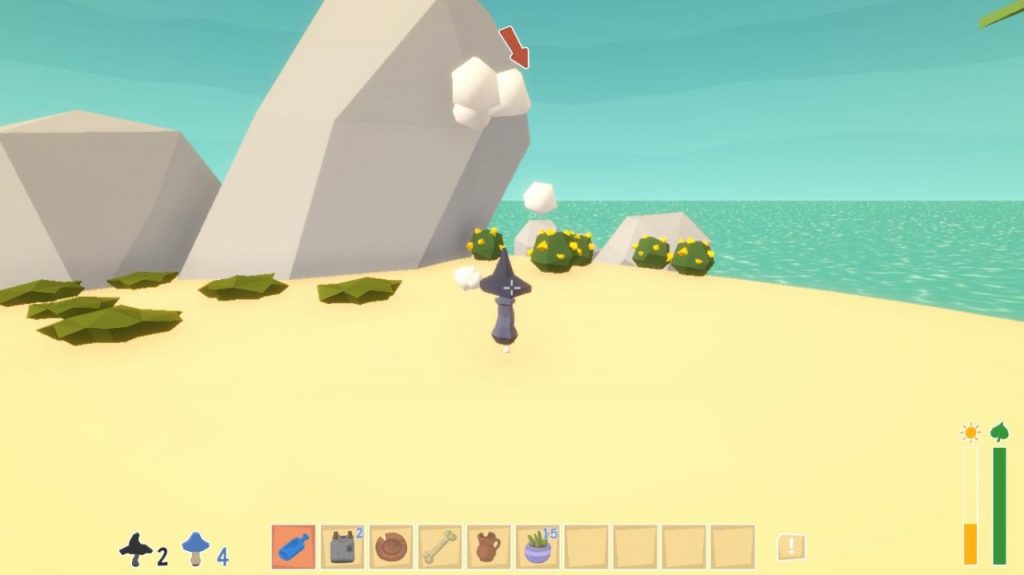Image resolution: width=1024 pixels, height=575 pixels.
Task: Choose the brown coiled rope slot
Action: (391, 547)
